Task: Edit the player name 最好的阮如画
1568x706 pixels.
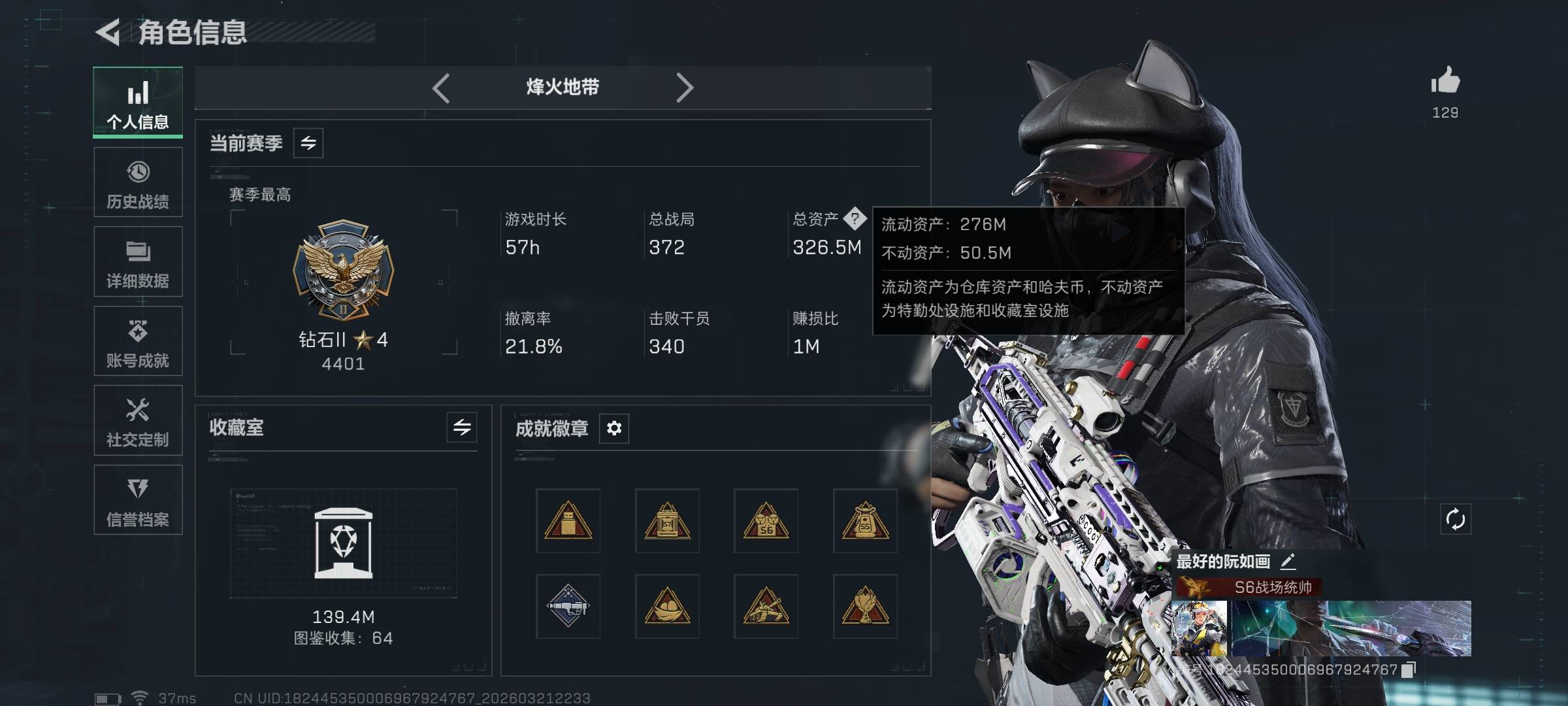Action: pyautogui.click(x=1288, y=561)
